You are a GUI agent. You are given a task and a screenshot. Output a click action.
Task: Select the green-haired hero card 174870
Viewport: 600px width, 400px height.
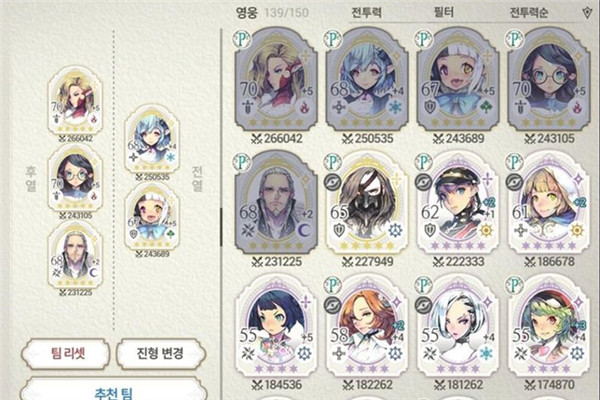pos(547,330)
